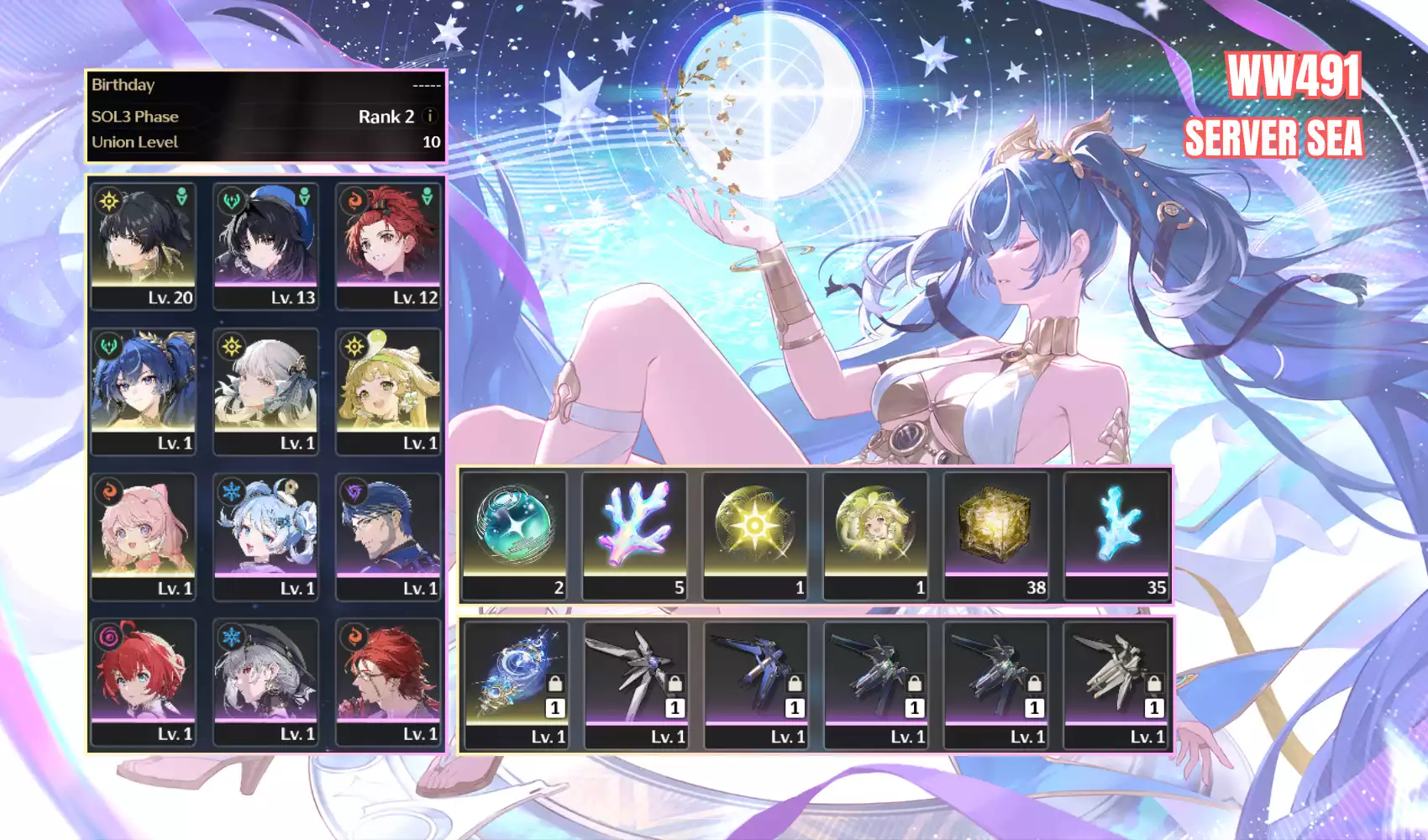Choose the pink-haired girl character portrait
This screenshot has height=840, width=1428.
pyautogui.click(x=144, y=536)
